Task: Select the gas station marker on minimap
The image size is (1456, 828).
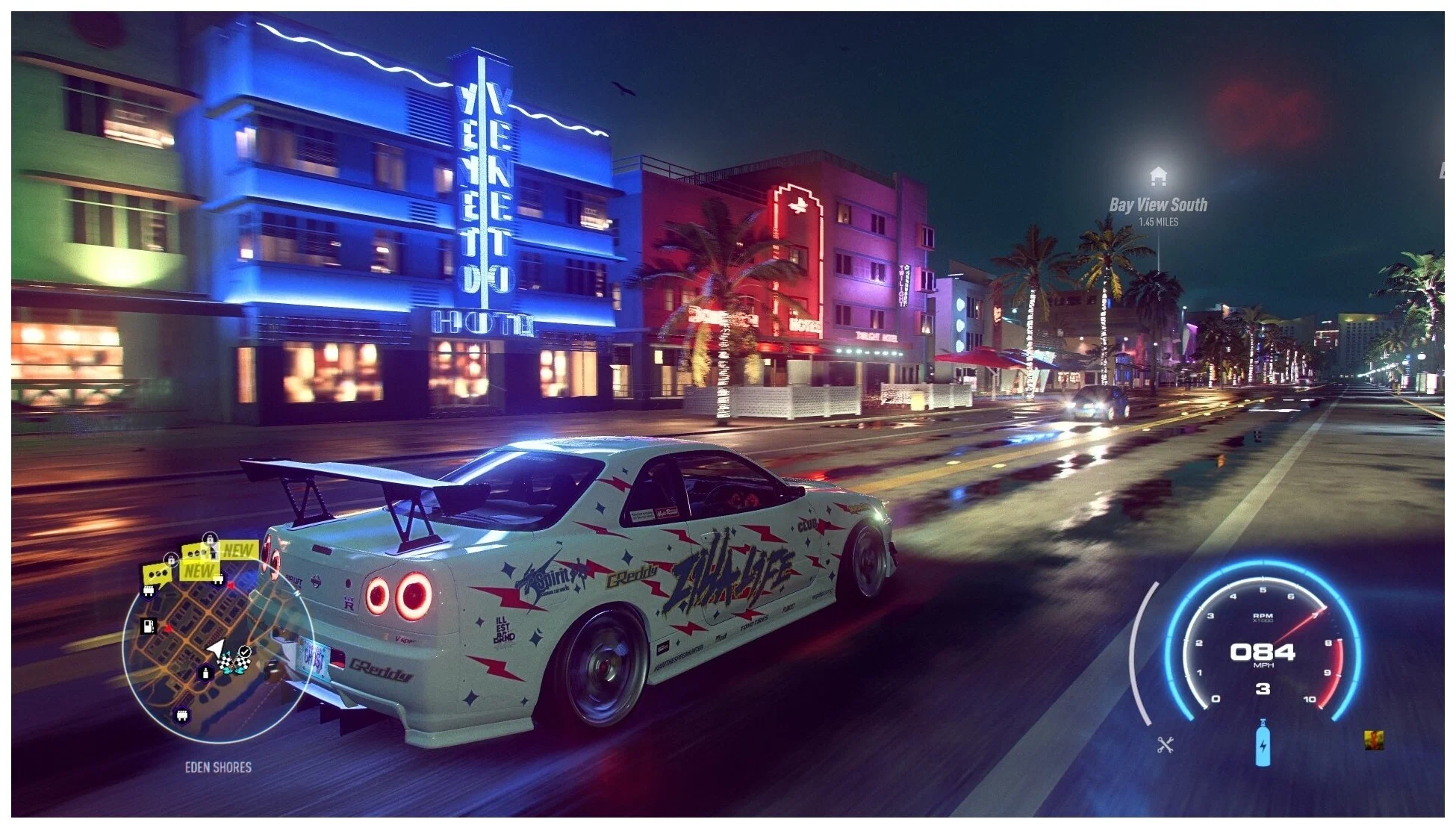Action: click(149, 626)
